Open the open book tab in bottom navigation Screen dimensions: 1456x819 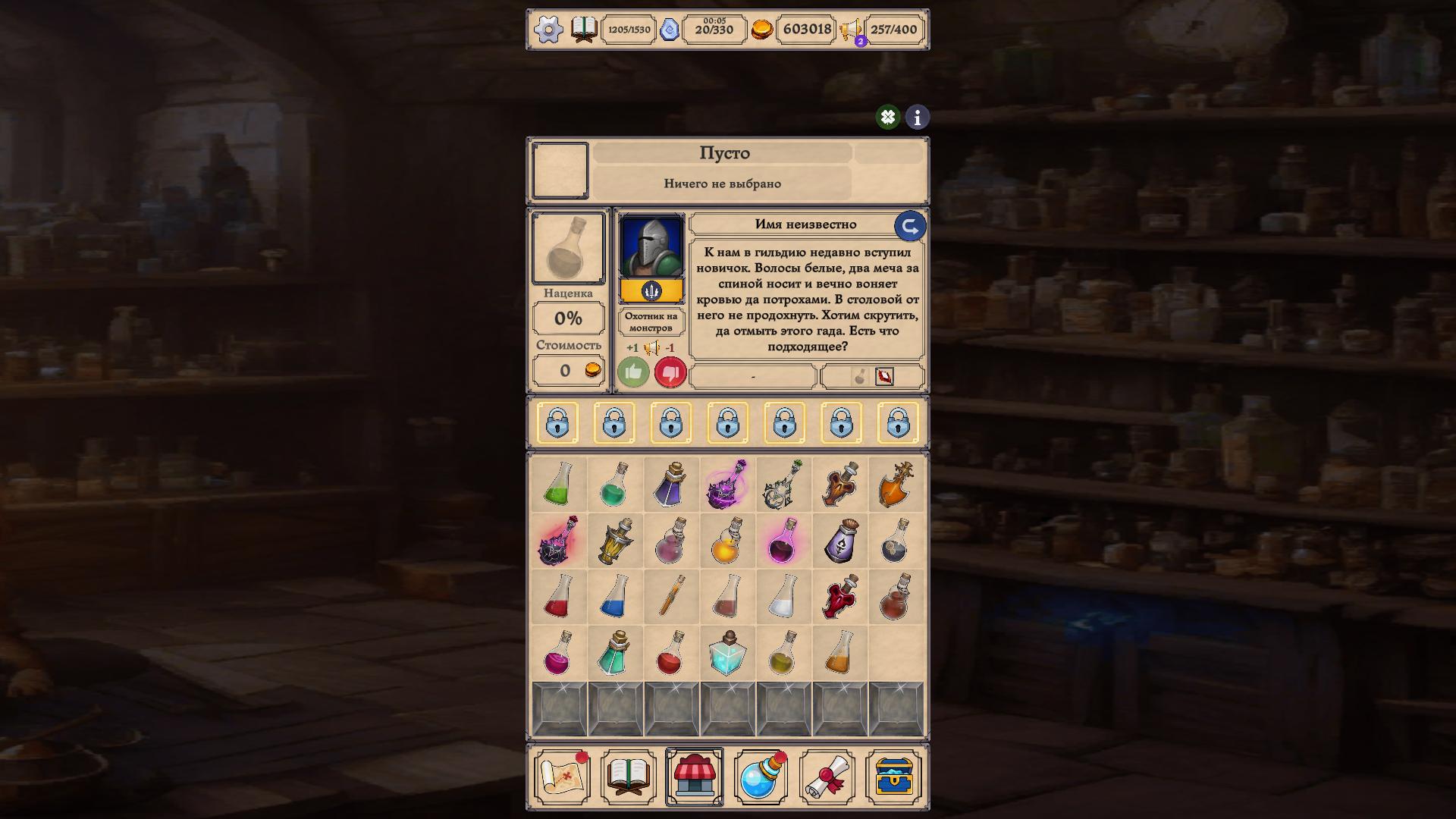point(626,776)
